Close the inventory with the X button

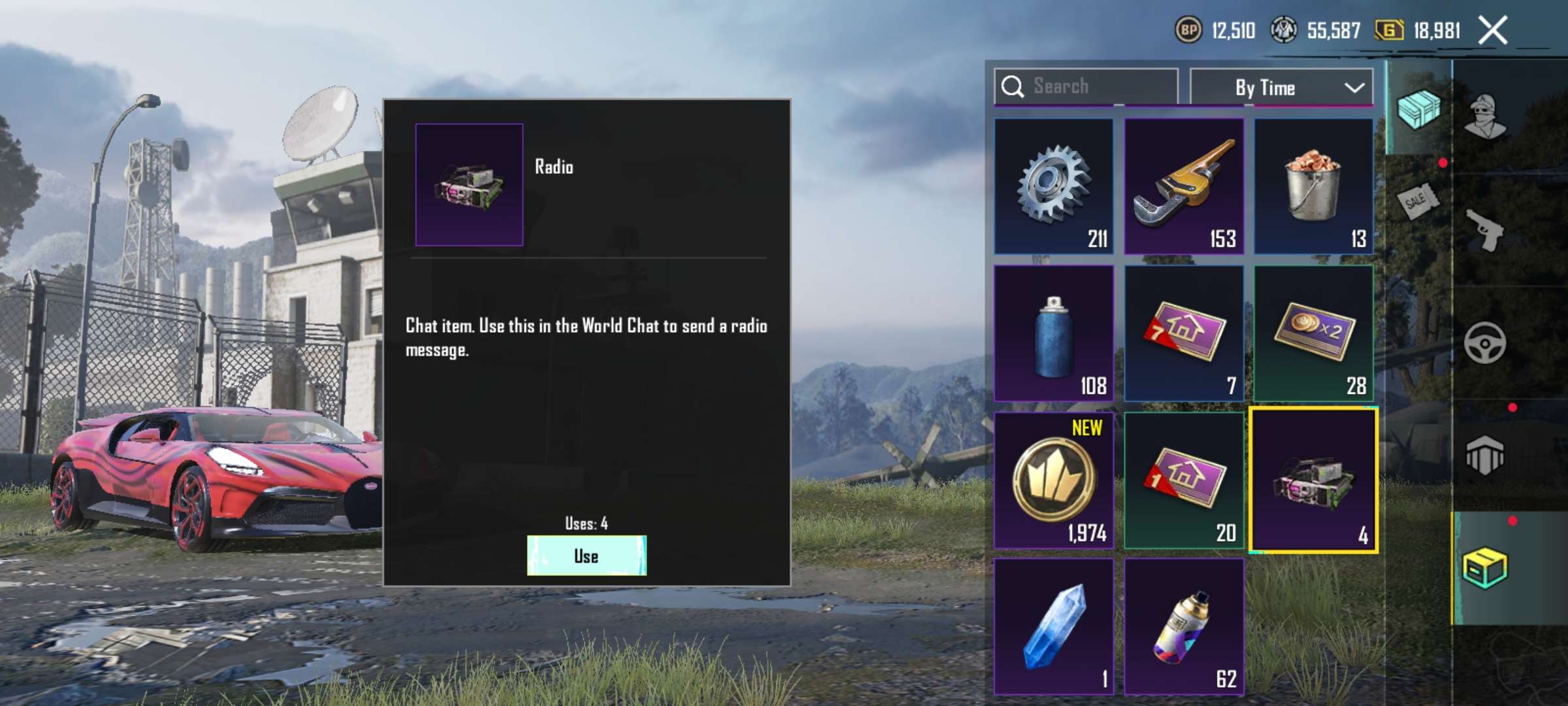[1494, 29]
